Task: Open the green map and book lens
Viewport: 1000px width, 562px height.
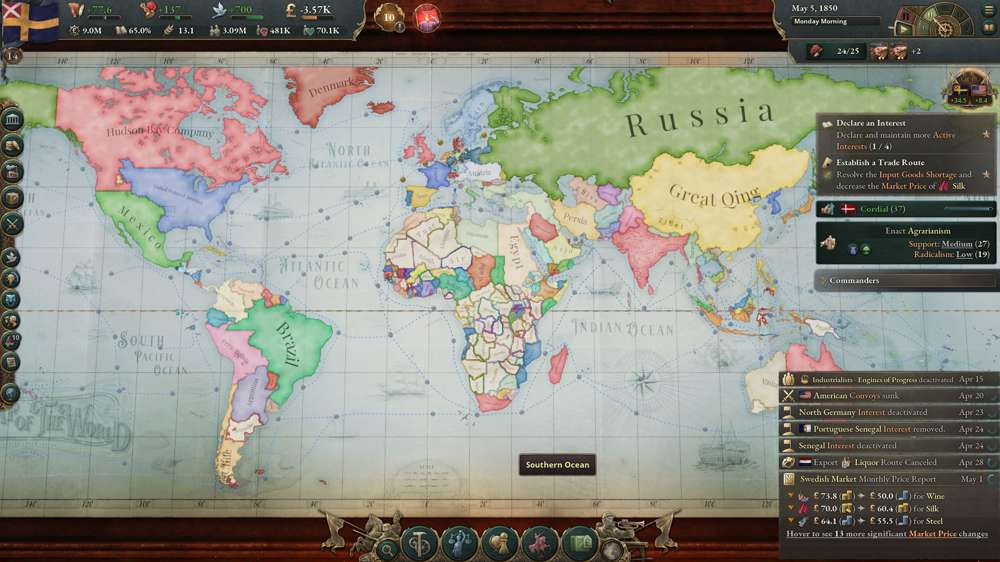Action: click(580, 545)
